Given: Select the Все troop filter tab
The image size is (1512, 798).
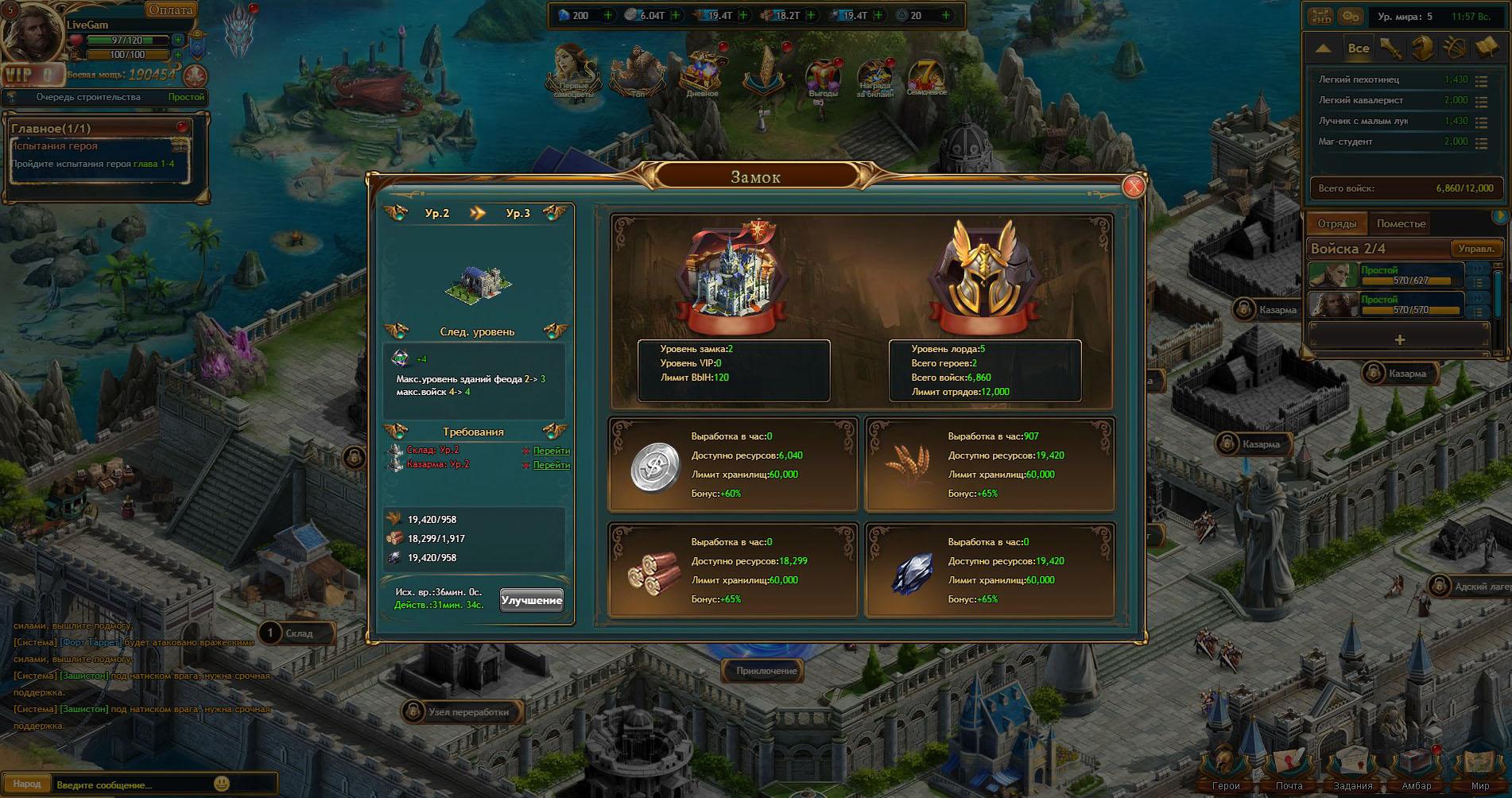Looking at the screenshot, I should pos(1359,48).
